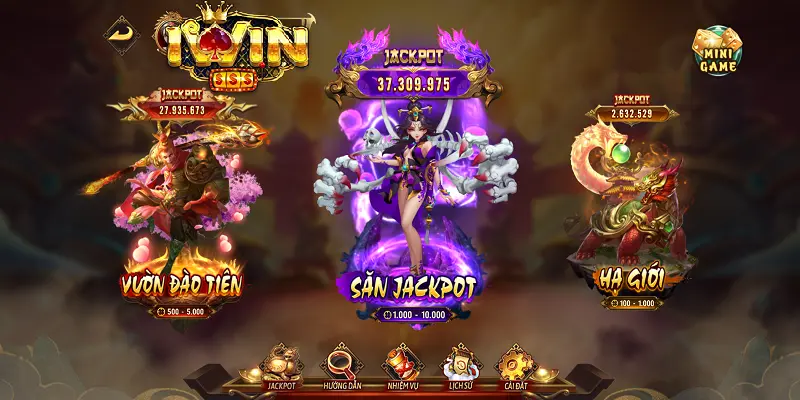Open the Jackpot menu icon
This screenshot has width=800, height=400.
(x=279, y=366)
